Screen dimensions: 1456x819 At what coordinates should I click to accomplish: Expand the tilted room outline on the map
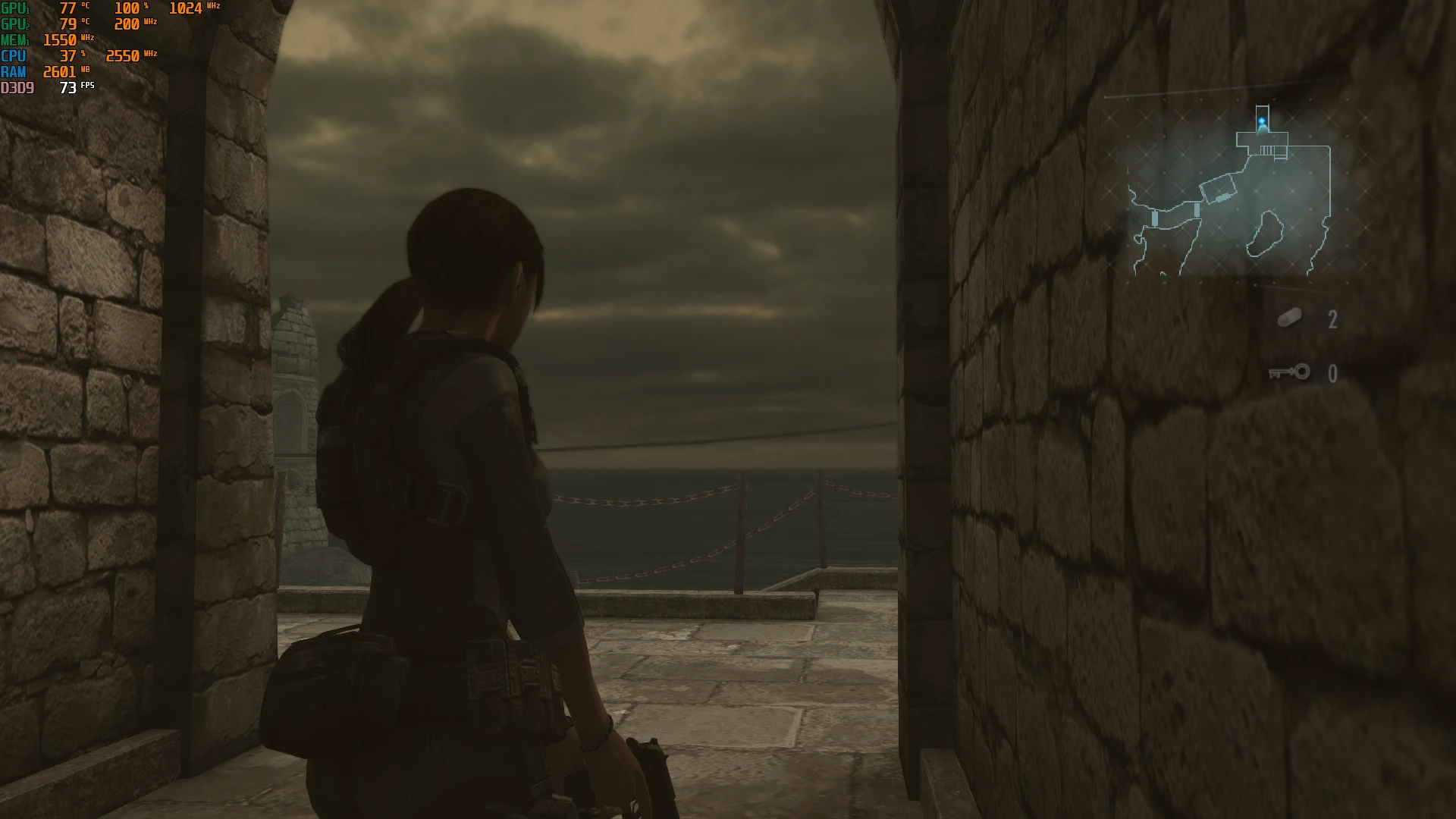pos(1218,188)
